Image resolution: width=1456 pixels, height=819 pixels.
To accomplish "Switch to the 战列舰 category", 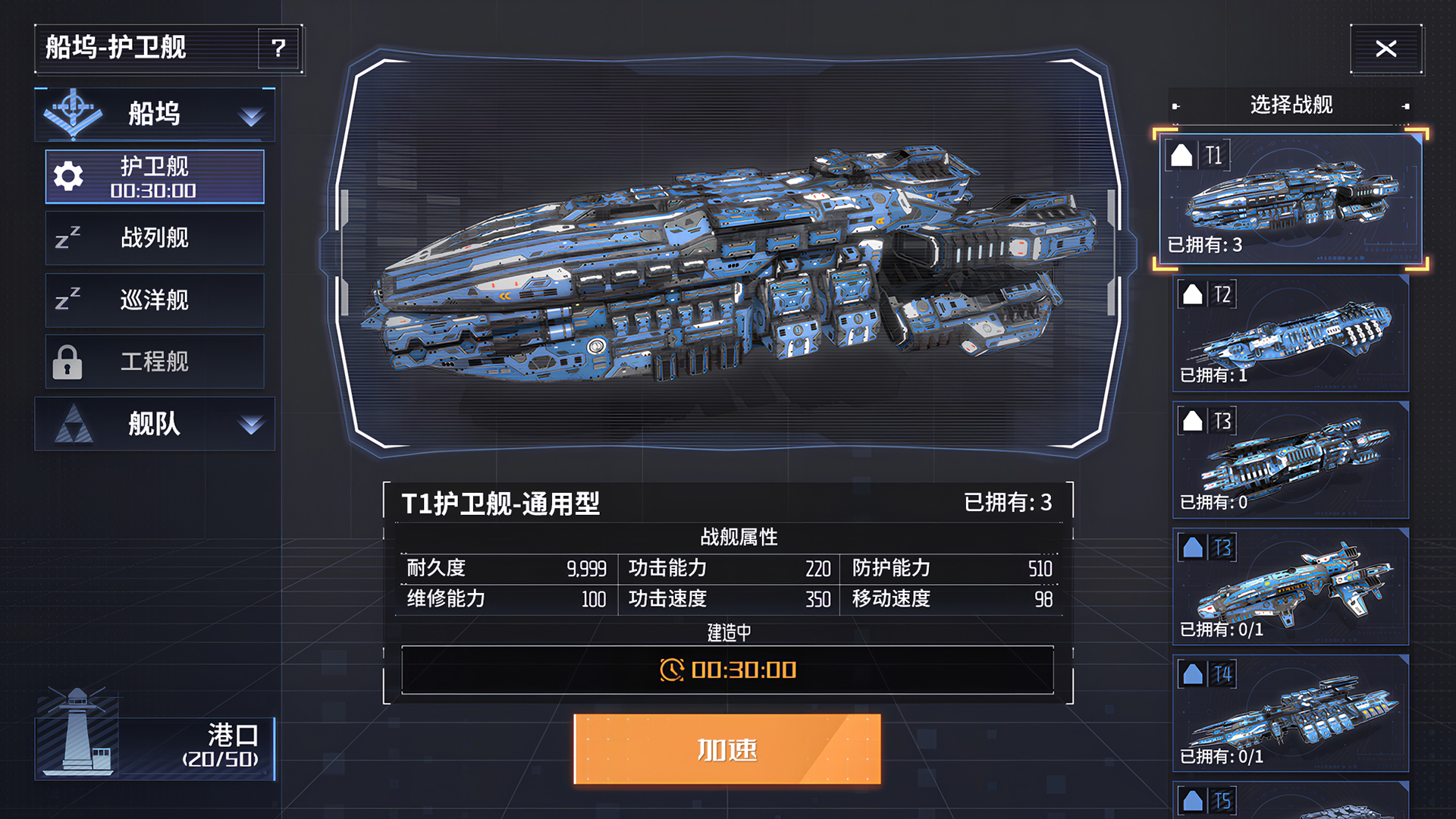I will [155, 238].
